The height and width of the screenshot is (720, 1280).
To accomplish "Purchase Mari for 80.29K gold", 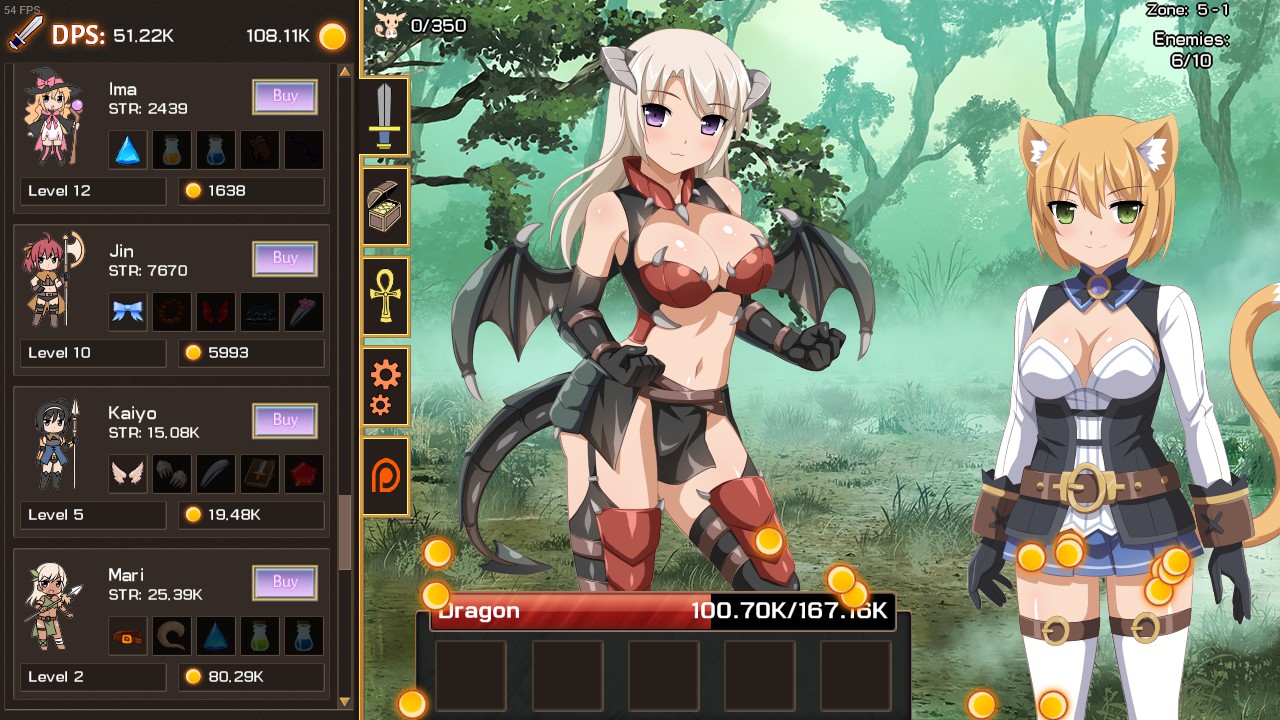I will coord(285,582).
